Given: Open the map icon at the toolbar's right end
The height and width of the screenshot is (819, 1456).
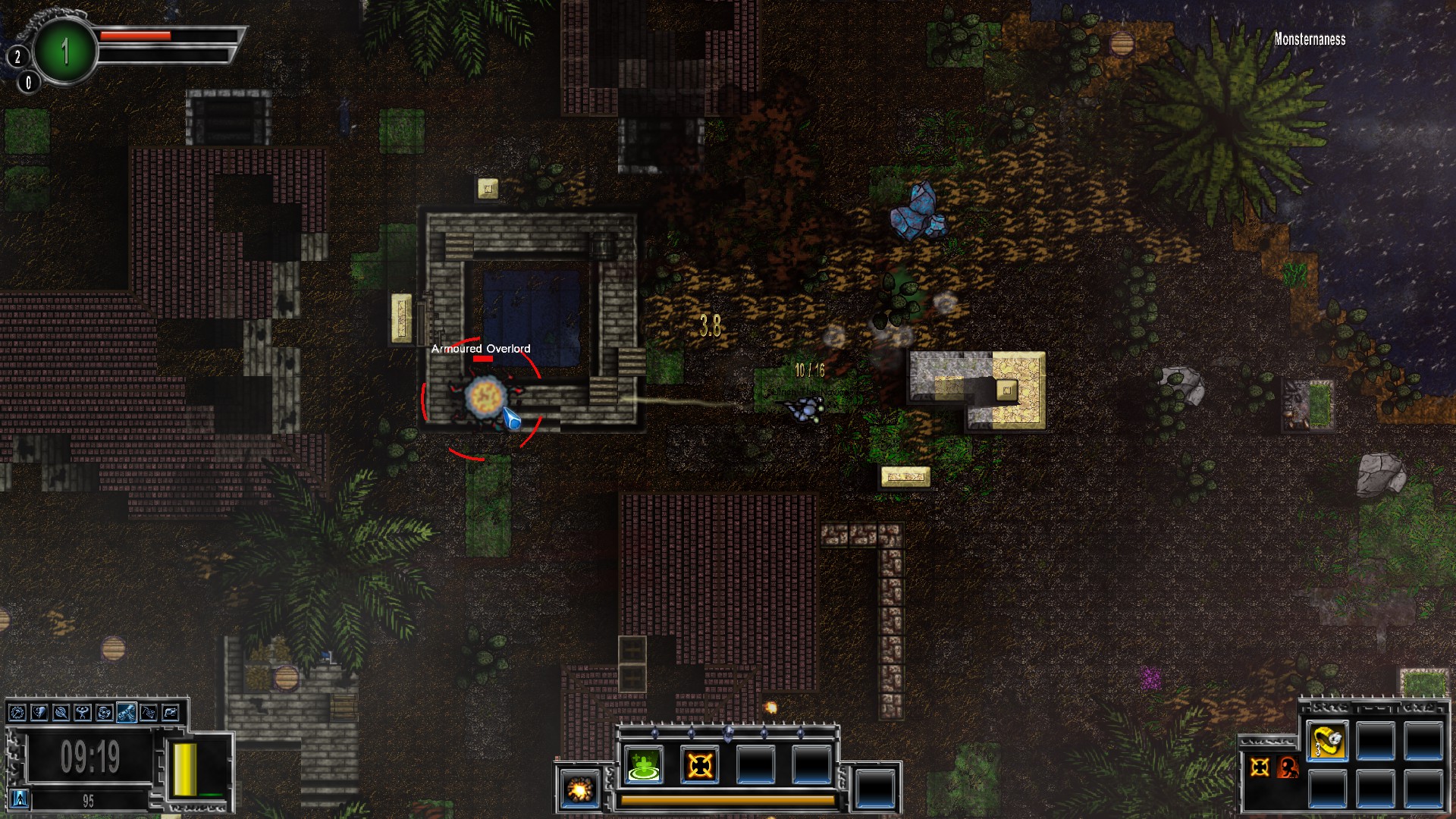Looking at the screenshot, I should coord(171,713).
